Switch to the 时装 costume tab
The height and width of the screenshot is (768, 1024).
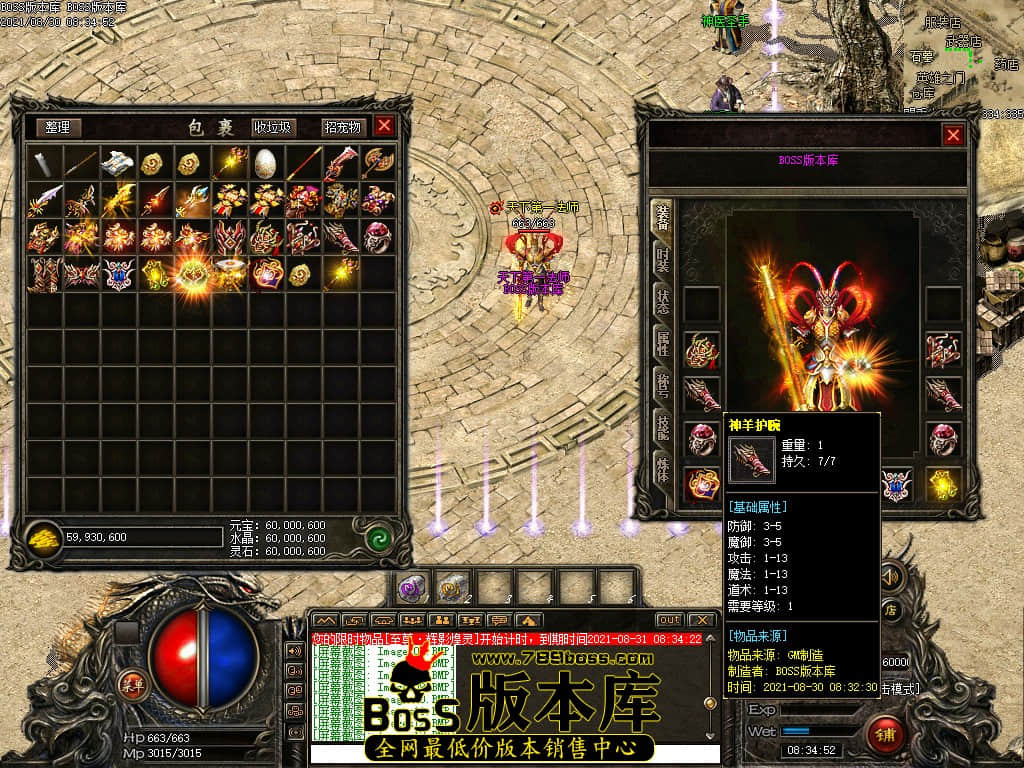click(x=662, y=257)
